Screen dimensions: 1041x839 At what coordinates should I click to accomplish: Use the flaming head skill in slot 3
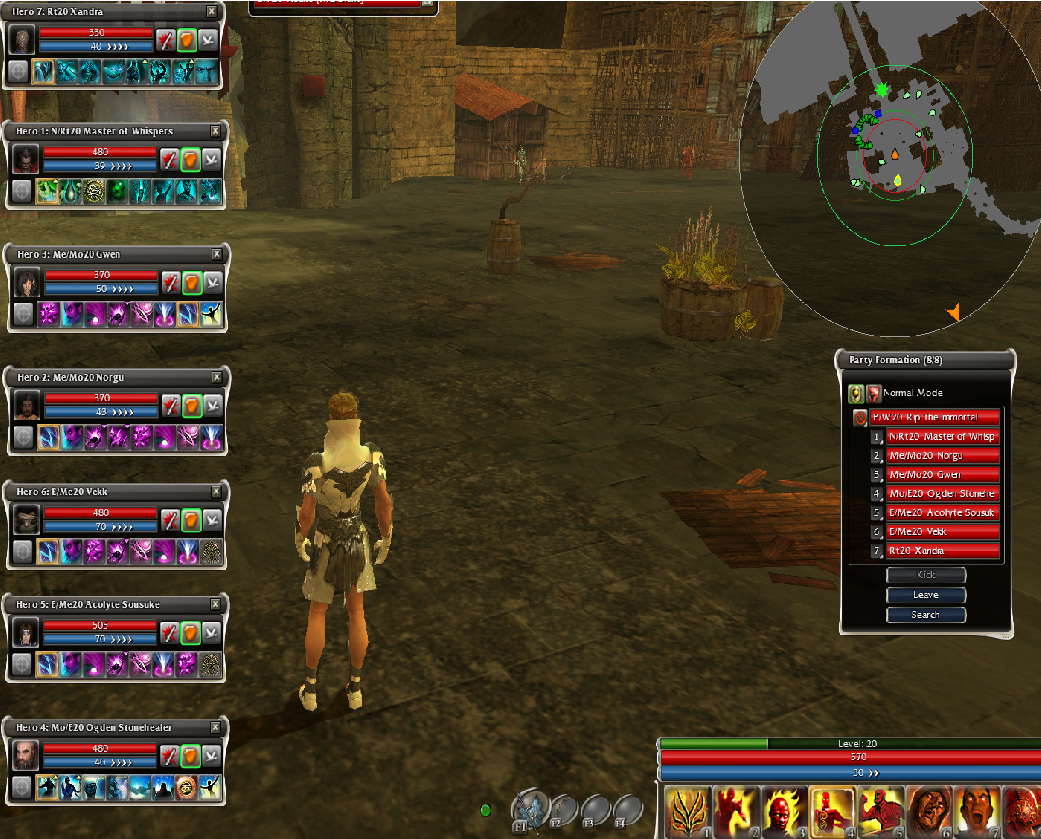(x=785, y=810)
